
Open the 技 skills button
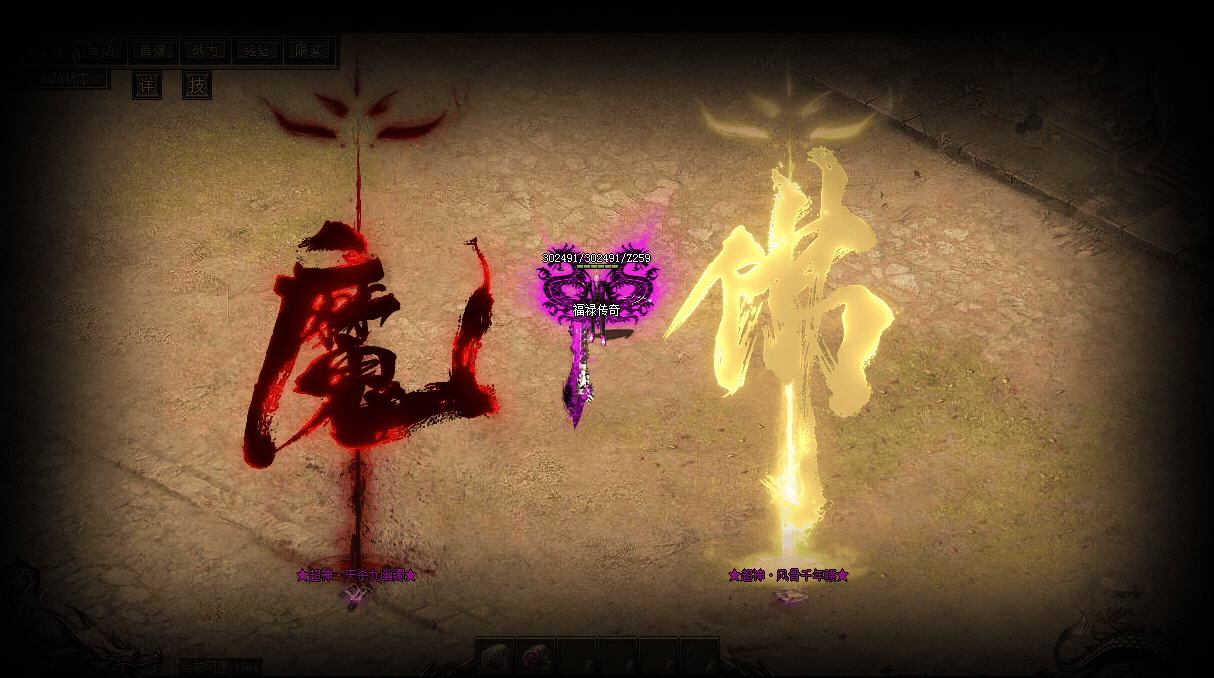tap(197, 86)
